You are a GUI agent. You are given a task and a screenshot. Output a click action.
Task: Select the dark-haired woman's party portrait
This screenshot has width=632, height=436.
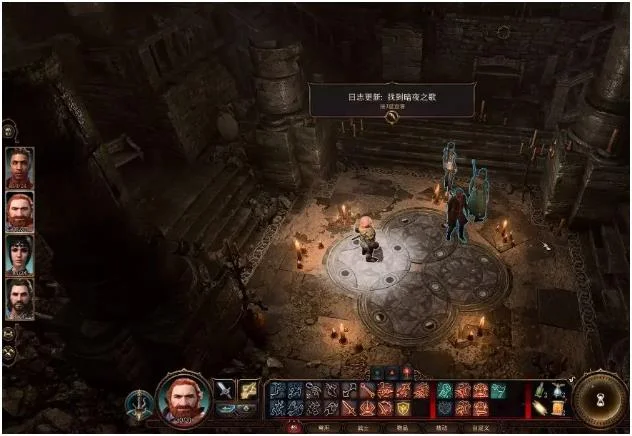20,254
